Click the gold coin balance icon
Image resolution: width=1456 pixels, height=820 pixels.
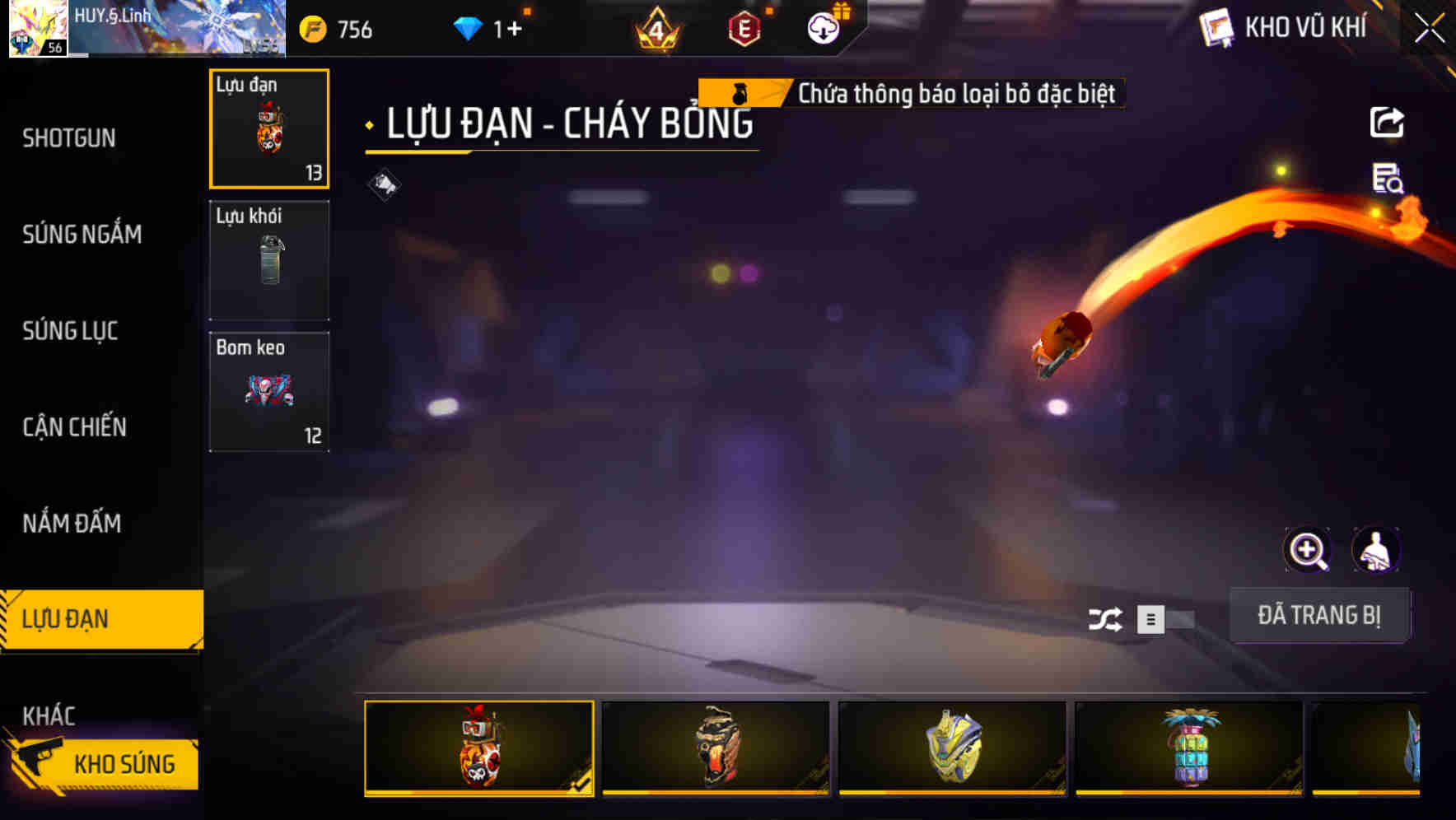313,28
